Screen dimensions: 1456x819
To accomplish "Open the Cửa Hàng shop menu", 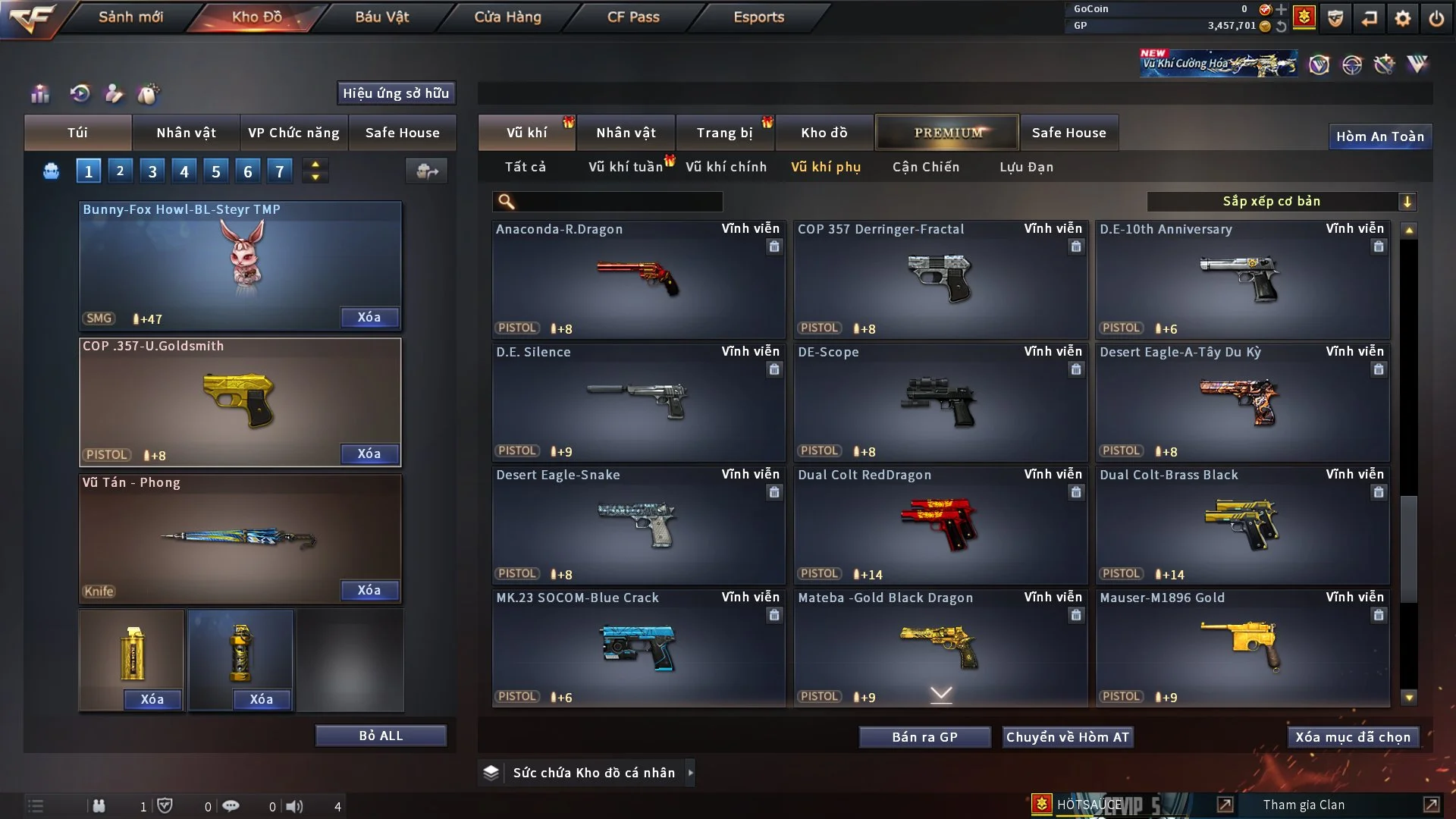I will pos(507,17).
